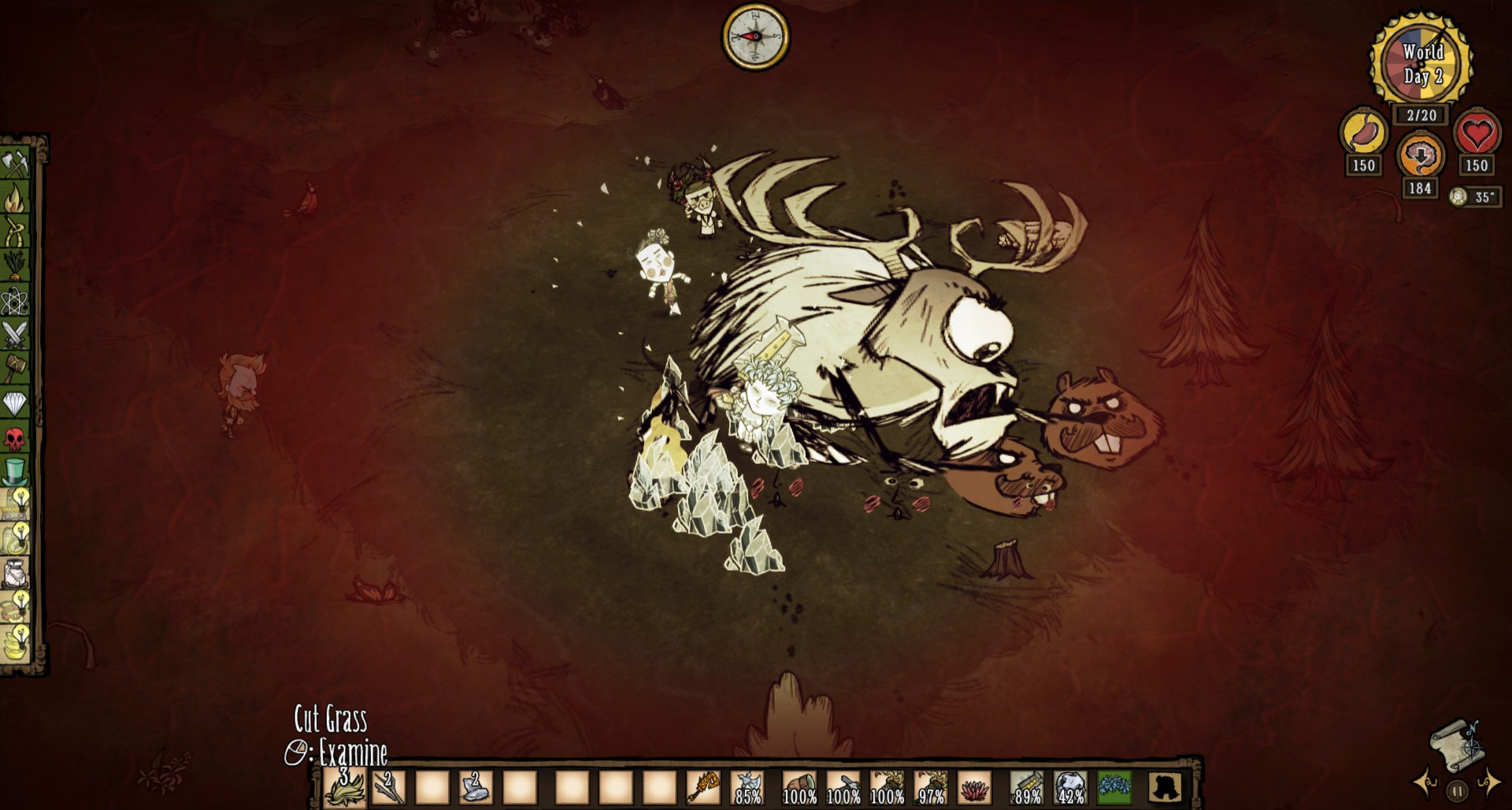Select the Science atom crafting tab
The height and width of the screenshot is (810, 1512).
[x=16, y=300]
